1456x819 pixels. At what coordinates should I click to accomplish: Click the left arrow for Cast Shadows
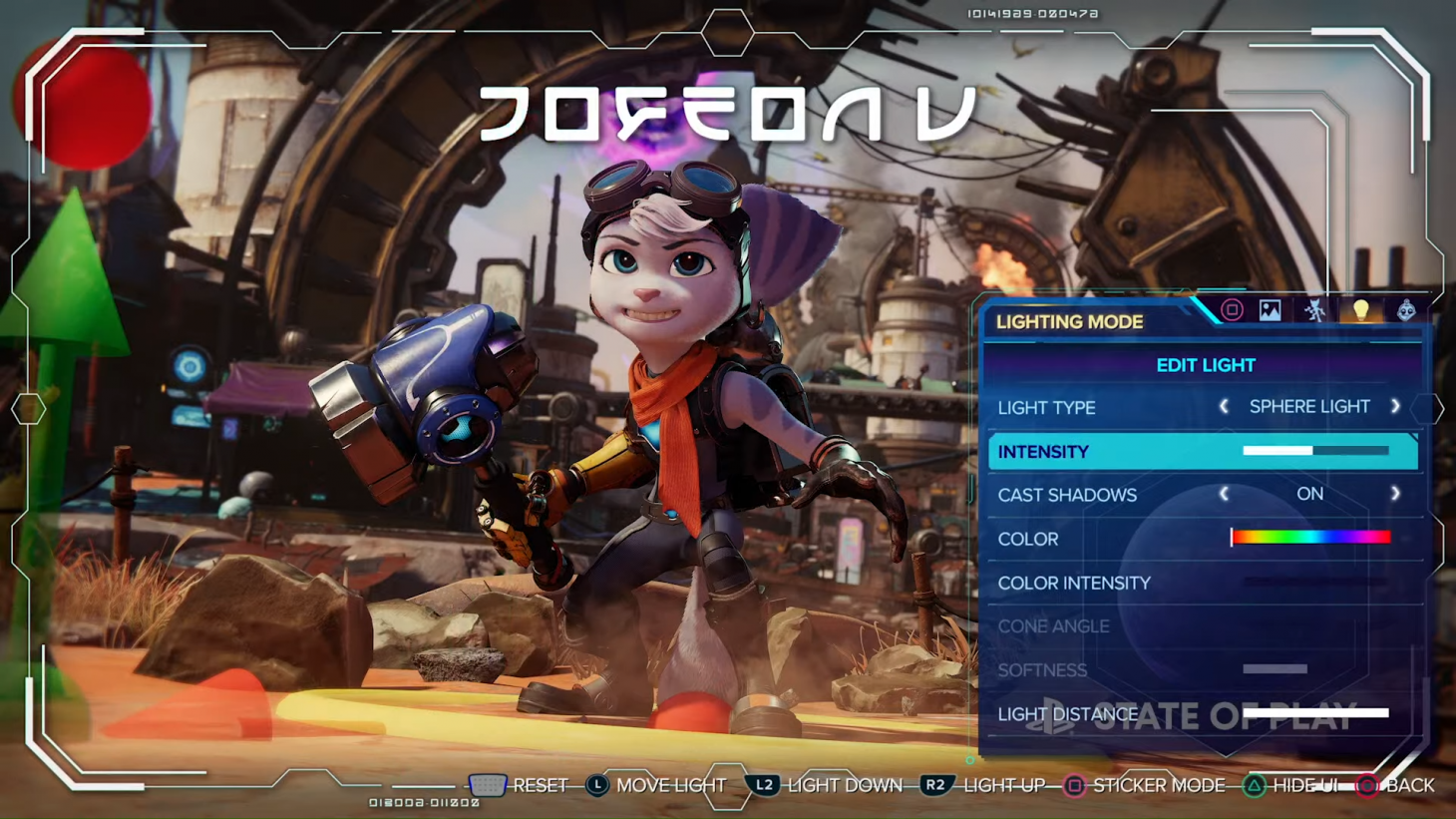[x=1224, y=495]
